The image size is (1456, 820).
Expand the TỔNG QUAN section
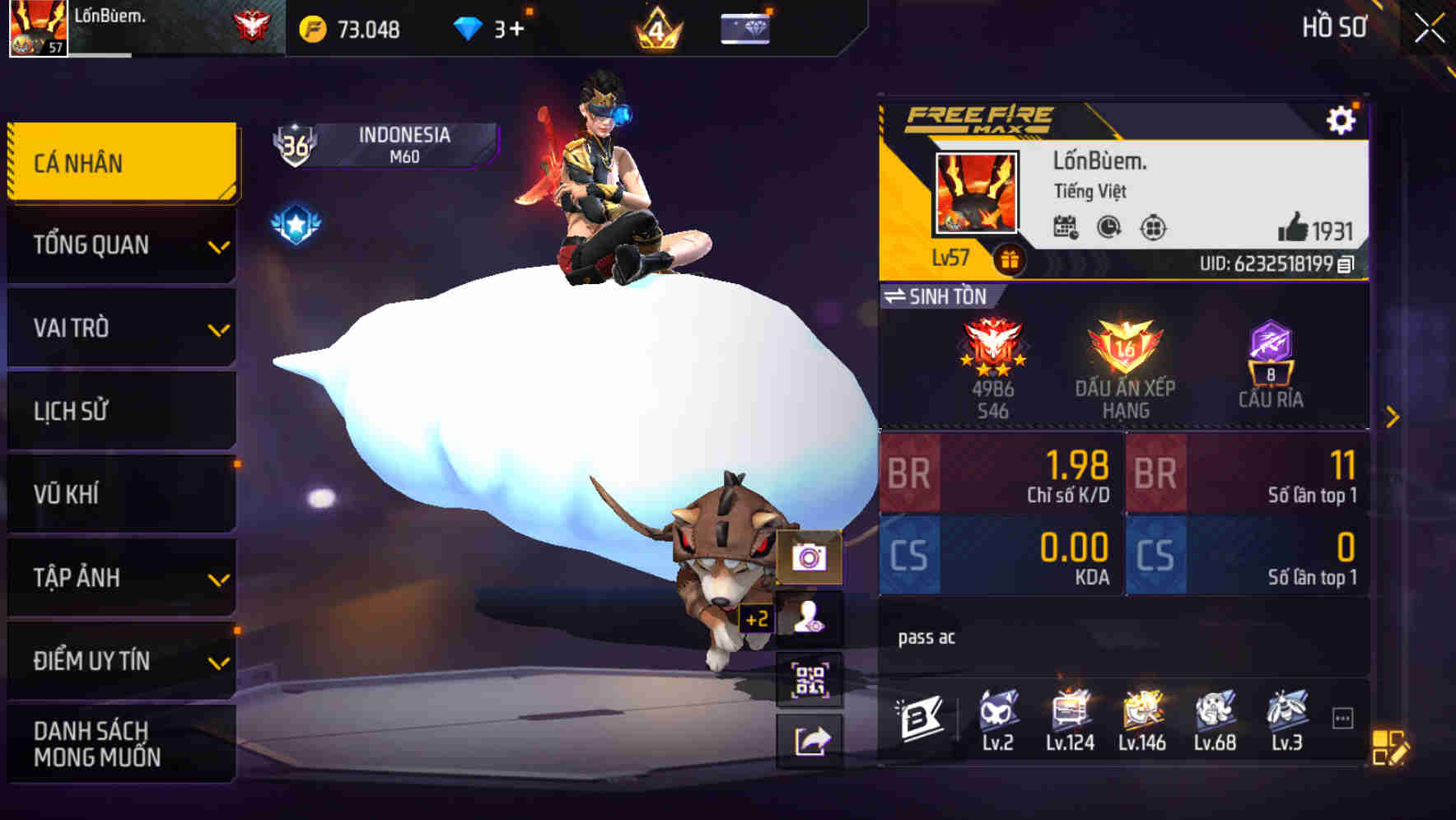click(121, 245)
